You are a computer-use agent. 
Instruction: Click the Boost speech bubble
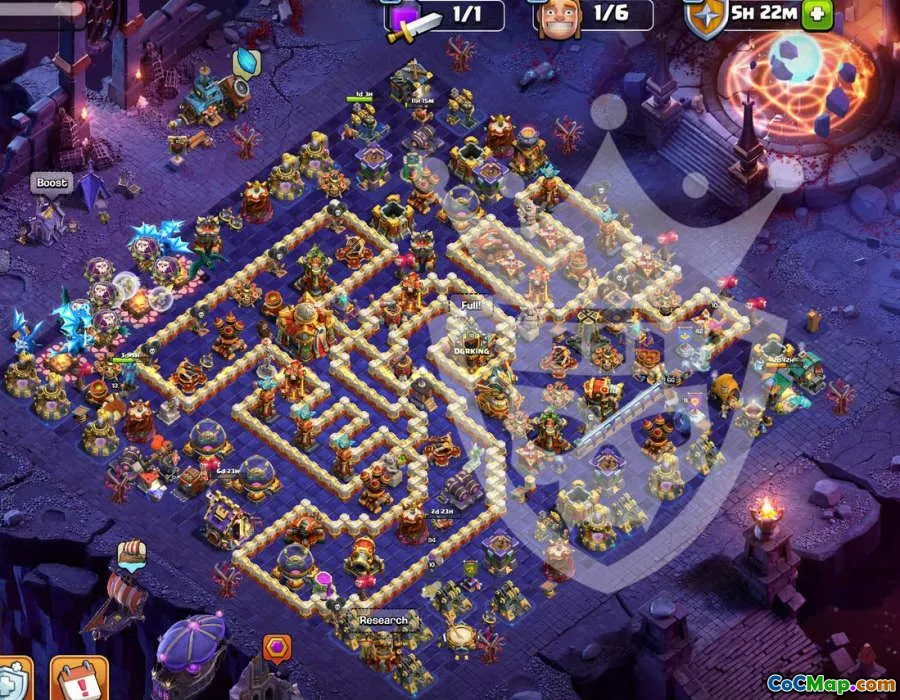[x=51, y=183]
